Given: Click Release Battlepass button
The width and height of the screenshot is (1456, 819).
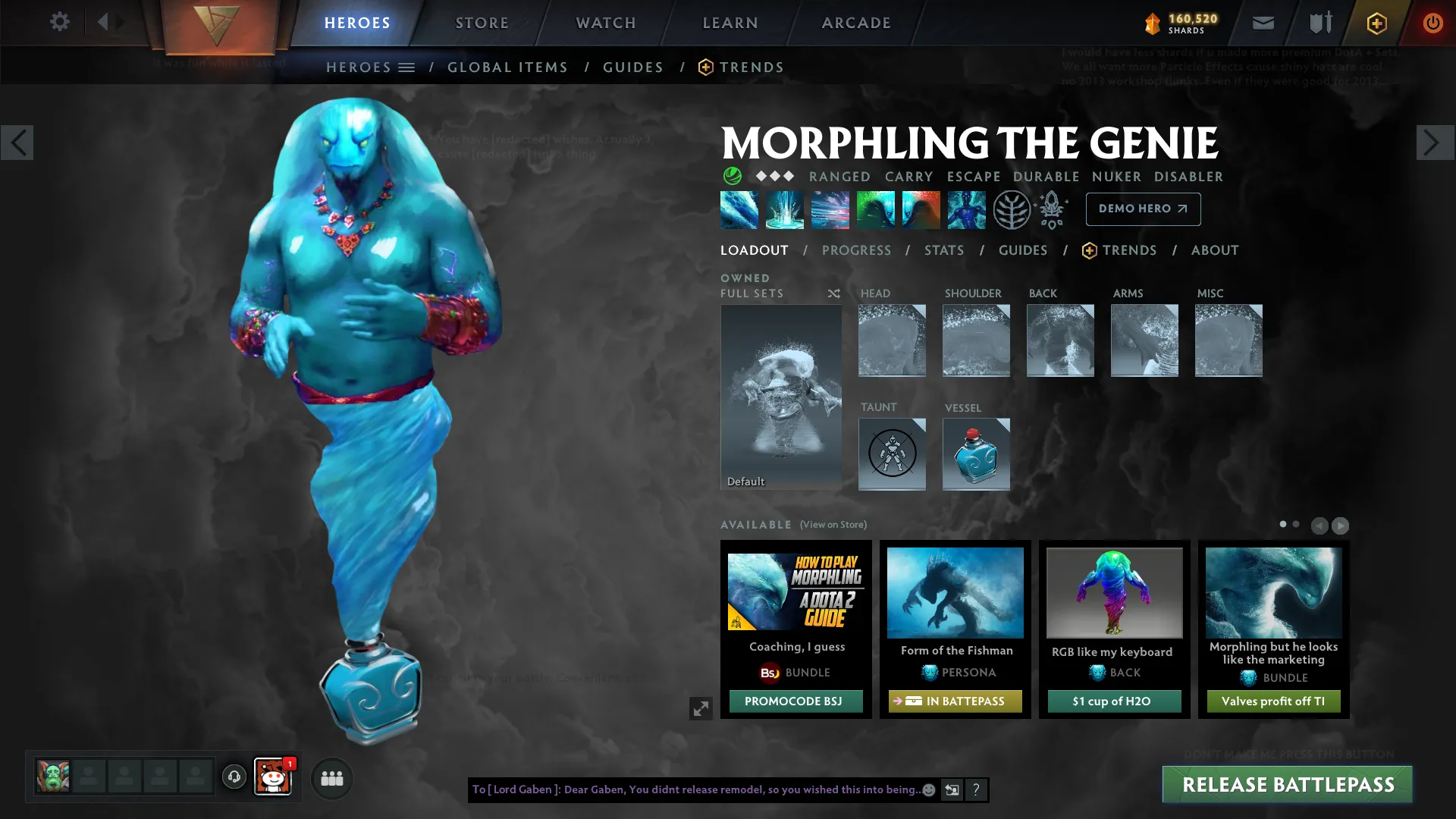Looking at the screenshot, I should pyautogui.click(x=1288, y=785).
